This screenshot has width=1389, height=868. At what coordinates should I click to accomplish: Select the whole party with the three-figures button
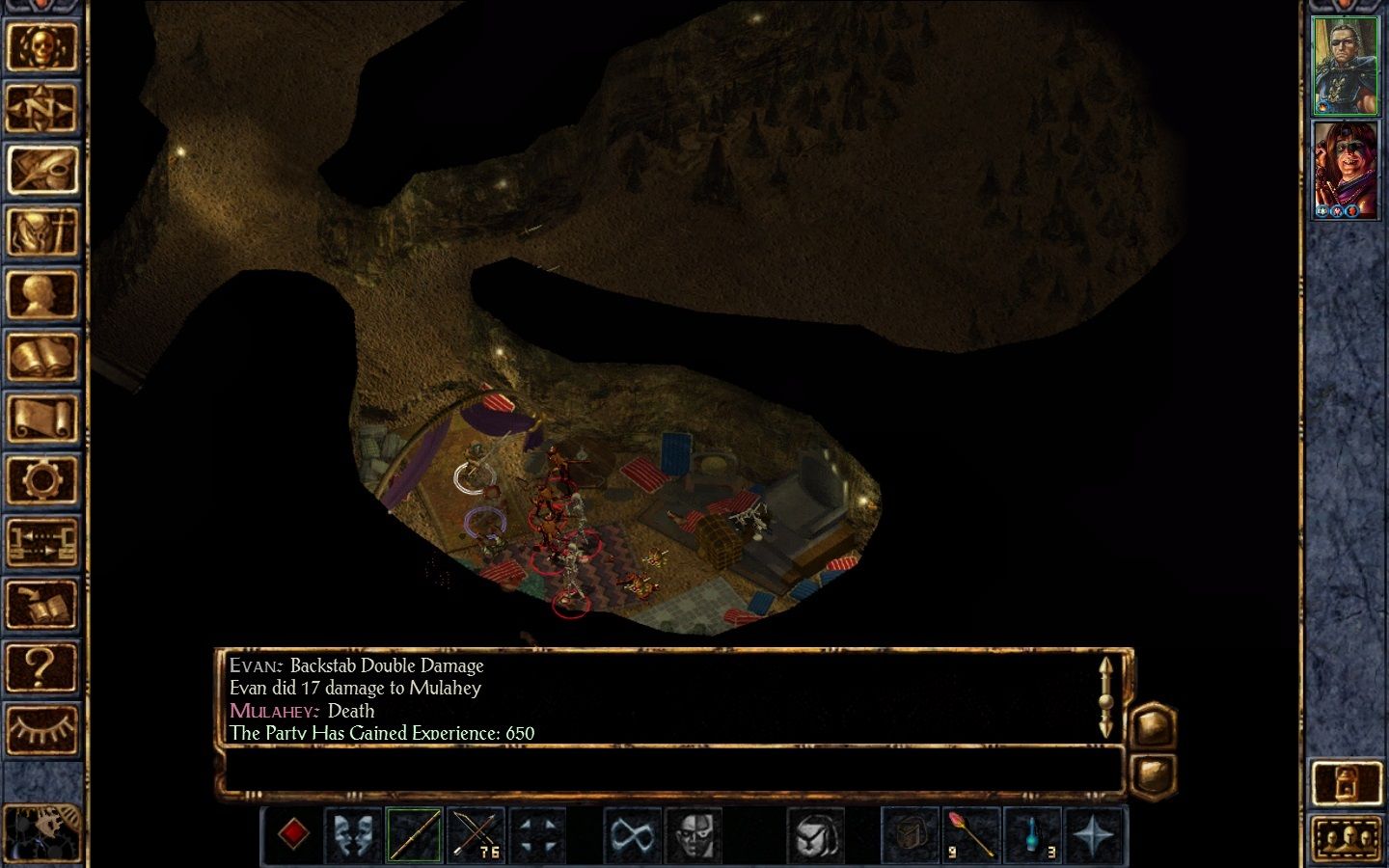(1346, 839)
